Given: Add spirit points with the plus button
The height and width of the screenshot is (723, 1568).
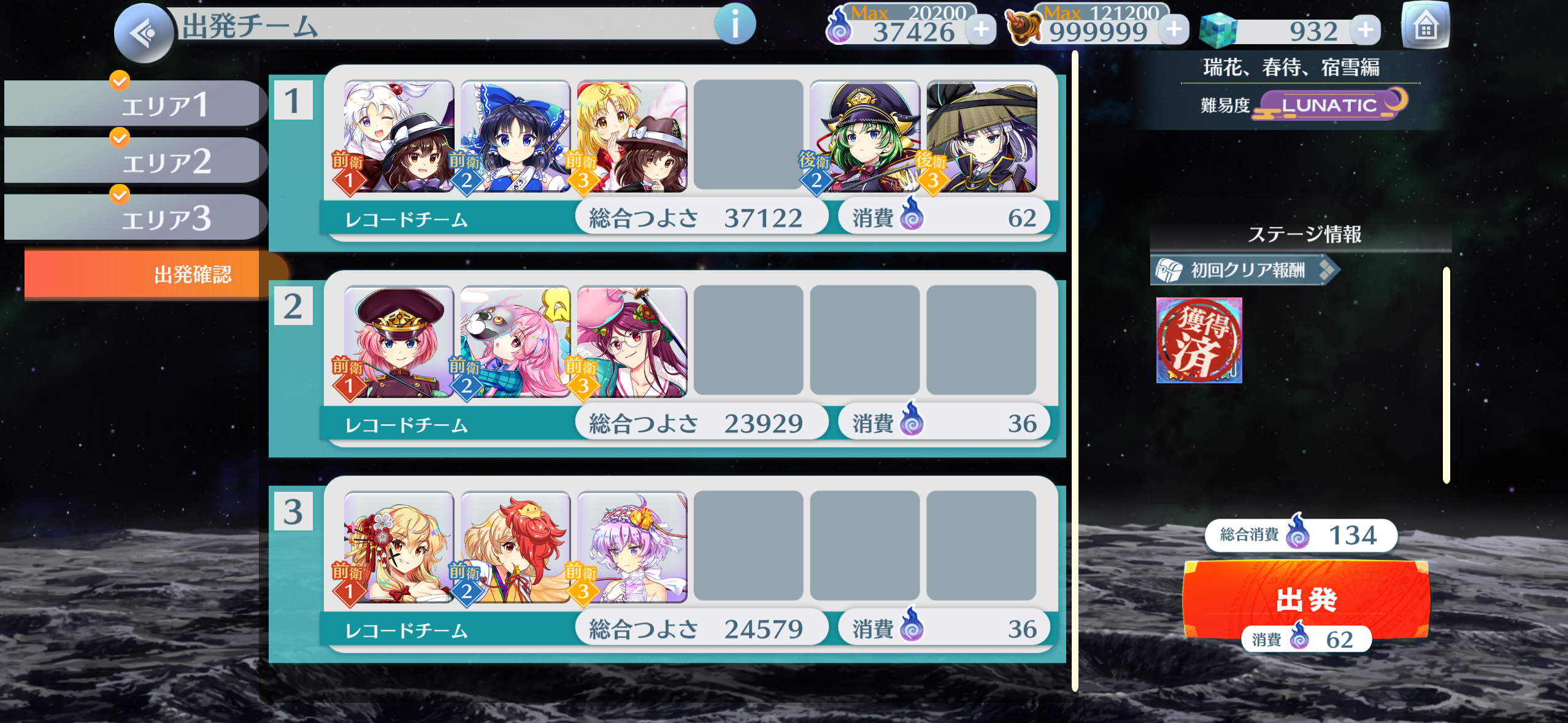Looking at the screenshot, I should coord(981,29).
